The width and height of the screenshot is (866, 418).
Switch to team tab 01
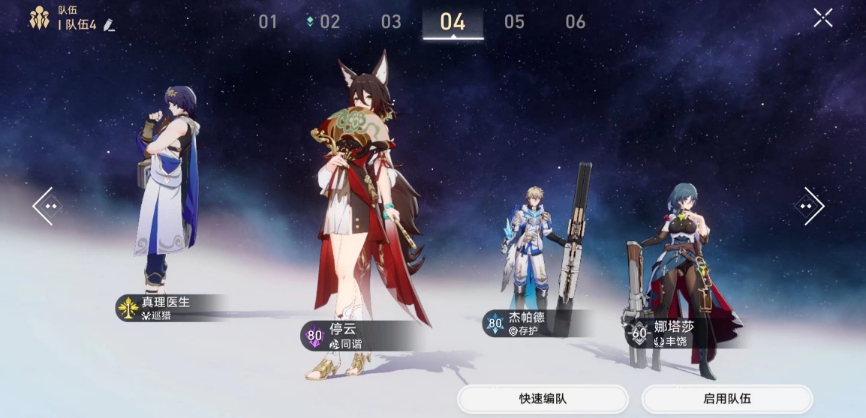(268, 22)
